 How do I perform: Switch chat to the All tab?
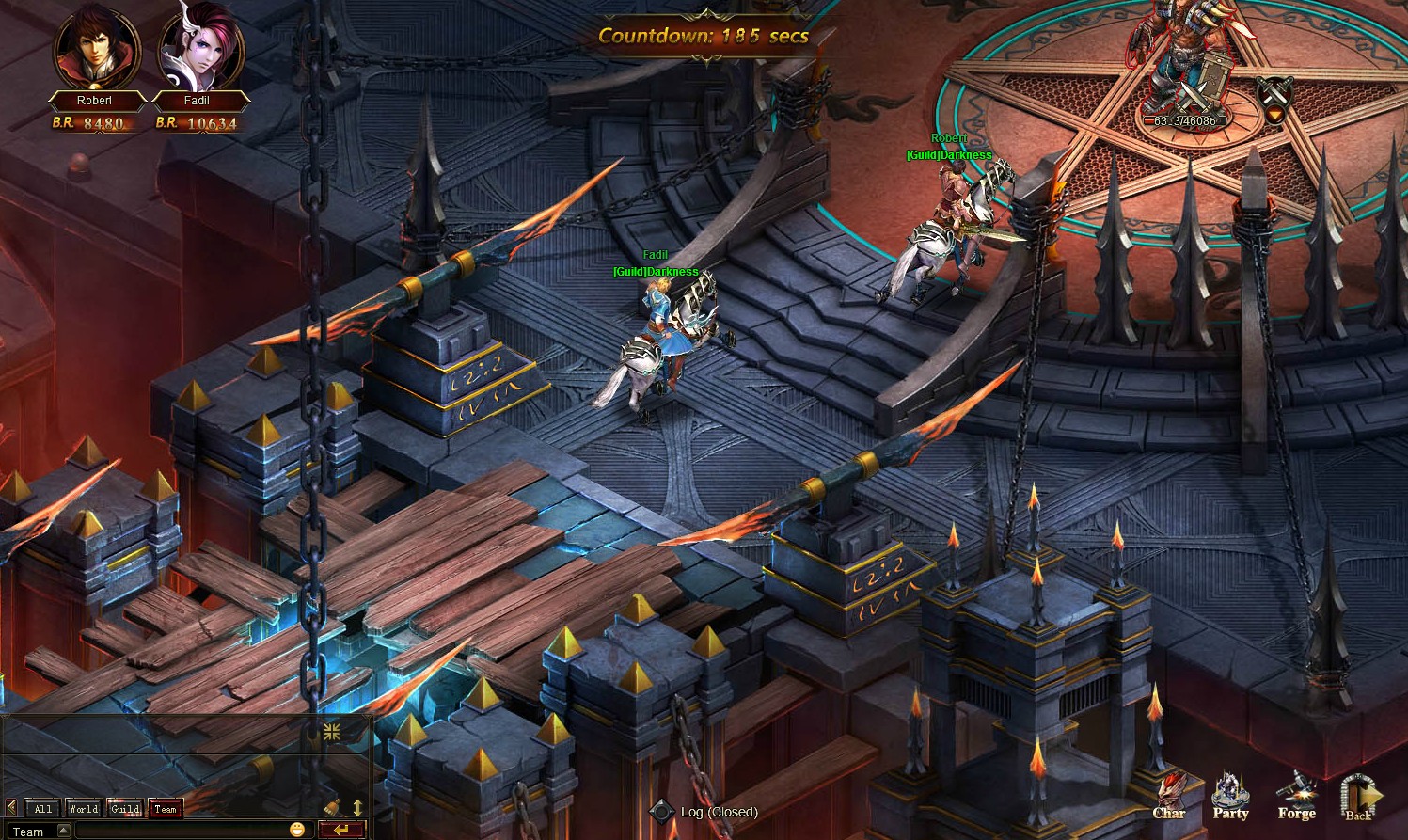pyautogui.click(x=42, y=808)
